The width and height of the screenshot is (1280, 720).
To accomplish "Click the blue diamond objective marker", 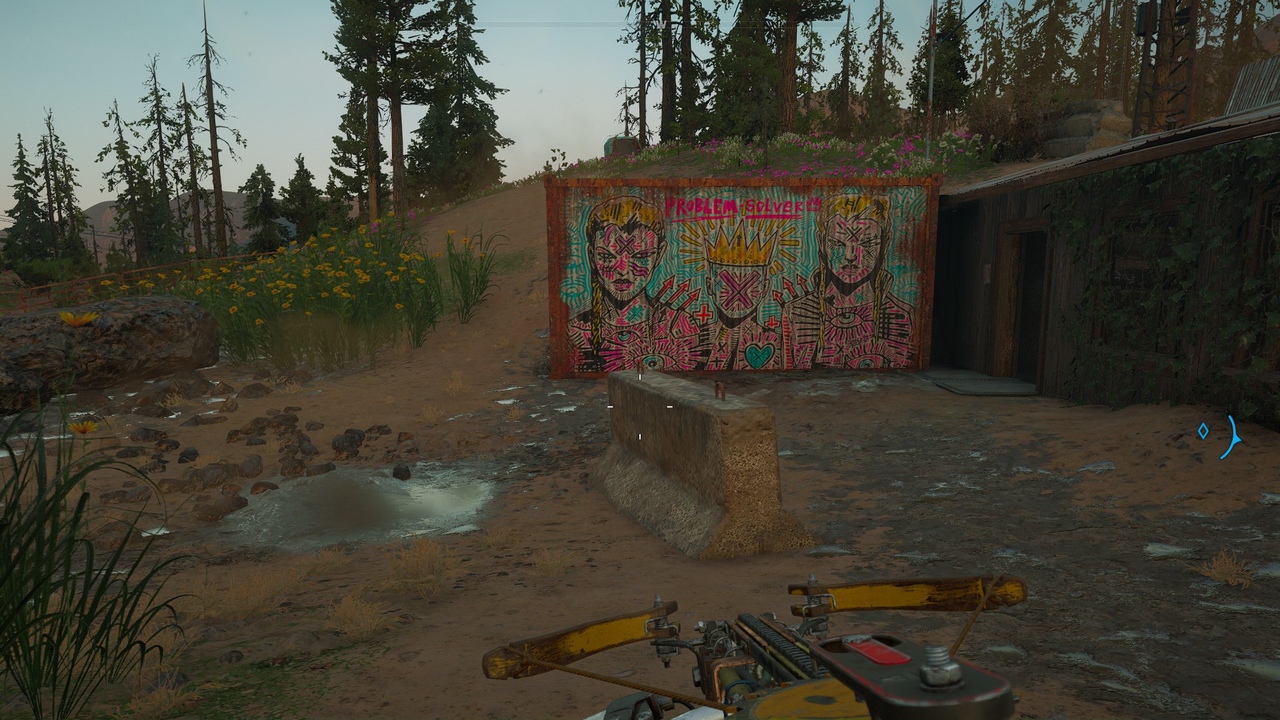I will (1203, 431).
